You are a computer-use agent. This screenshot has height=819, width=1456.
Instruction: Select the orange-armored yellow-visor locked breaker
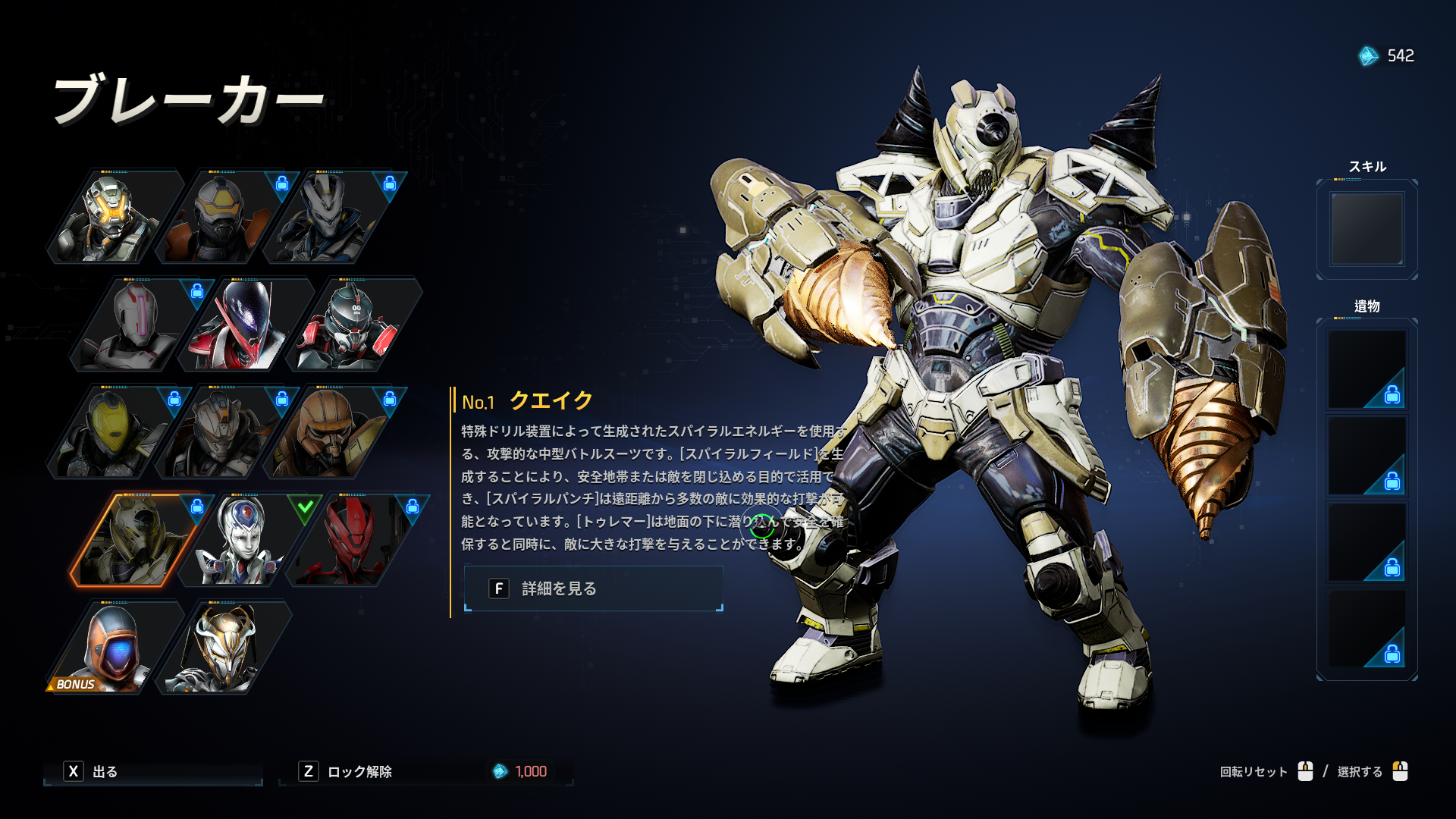[x=221, y=217]
